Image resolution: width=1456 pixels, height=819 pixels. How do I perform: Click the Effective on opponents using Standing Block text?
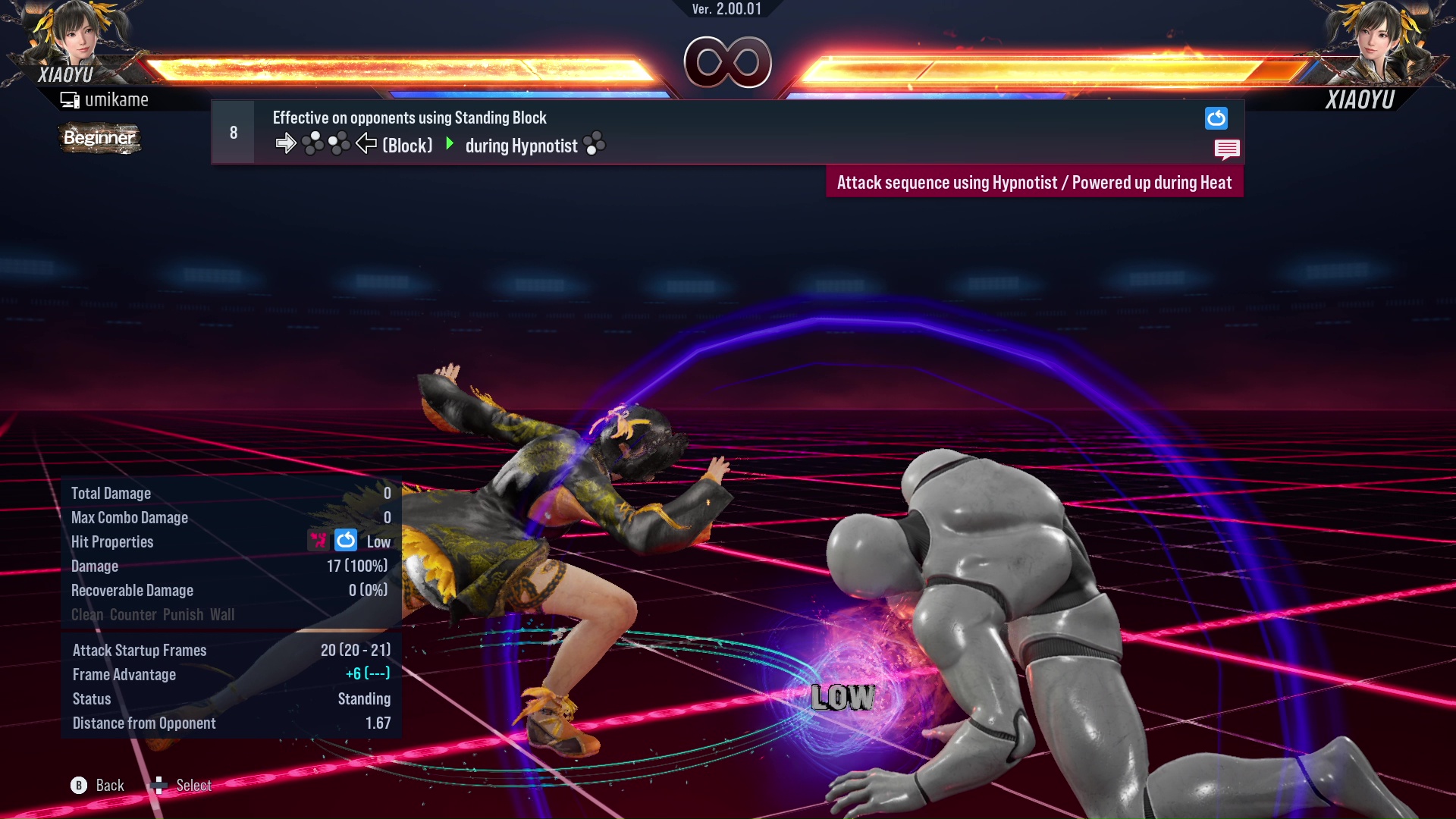click(409, 118)
